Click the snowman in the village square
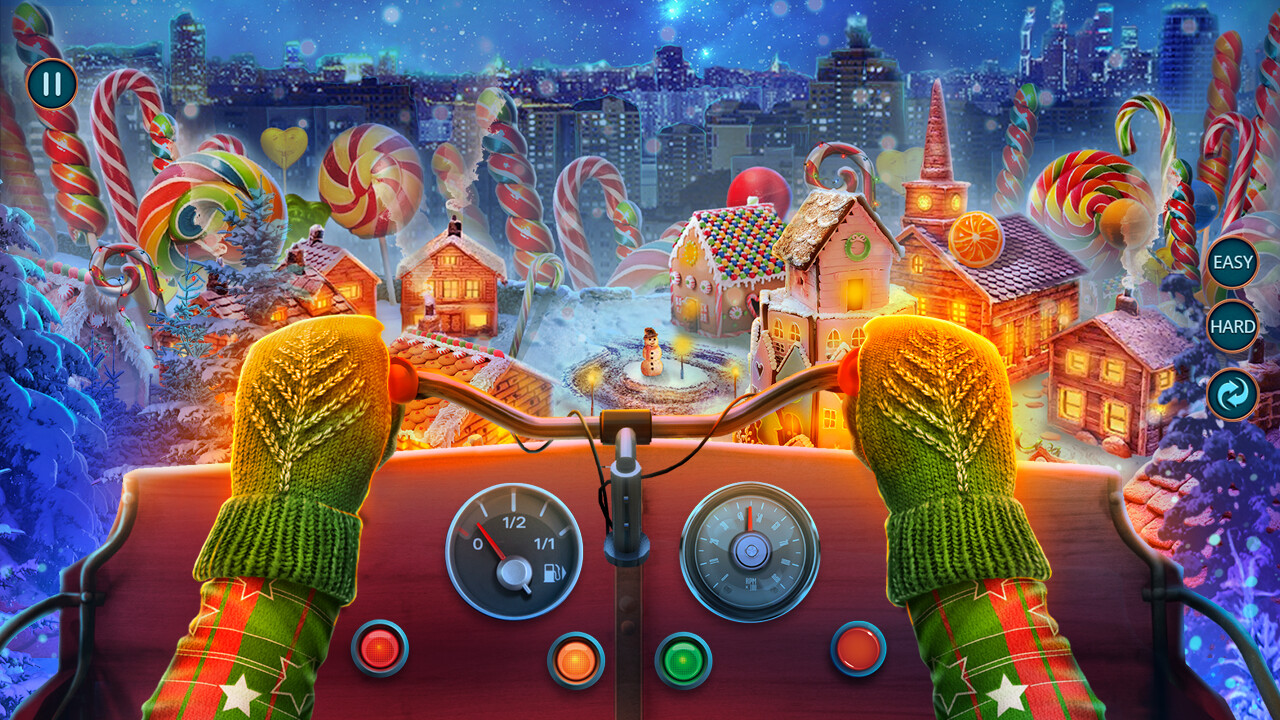Viewport: 1280px width, 720px height. coord(651,352)
